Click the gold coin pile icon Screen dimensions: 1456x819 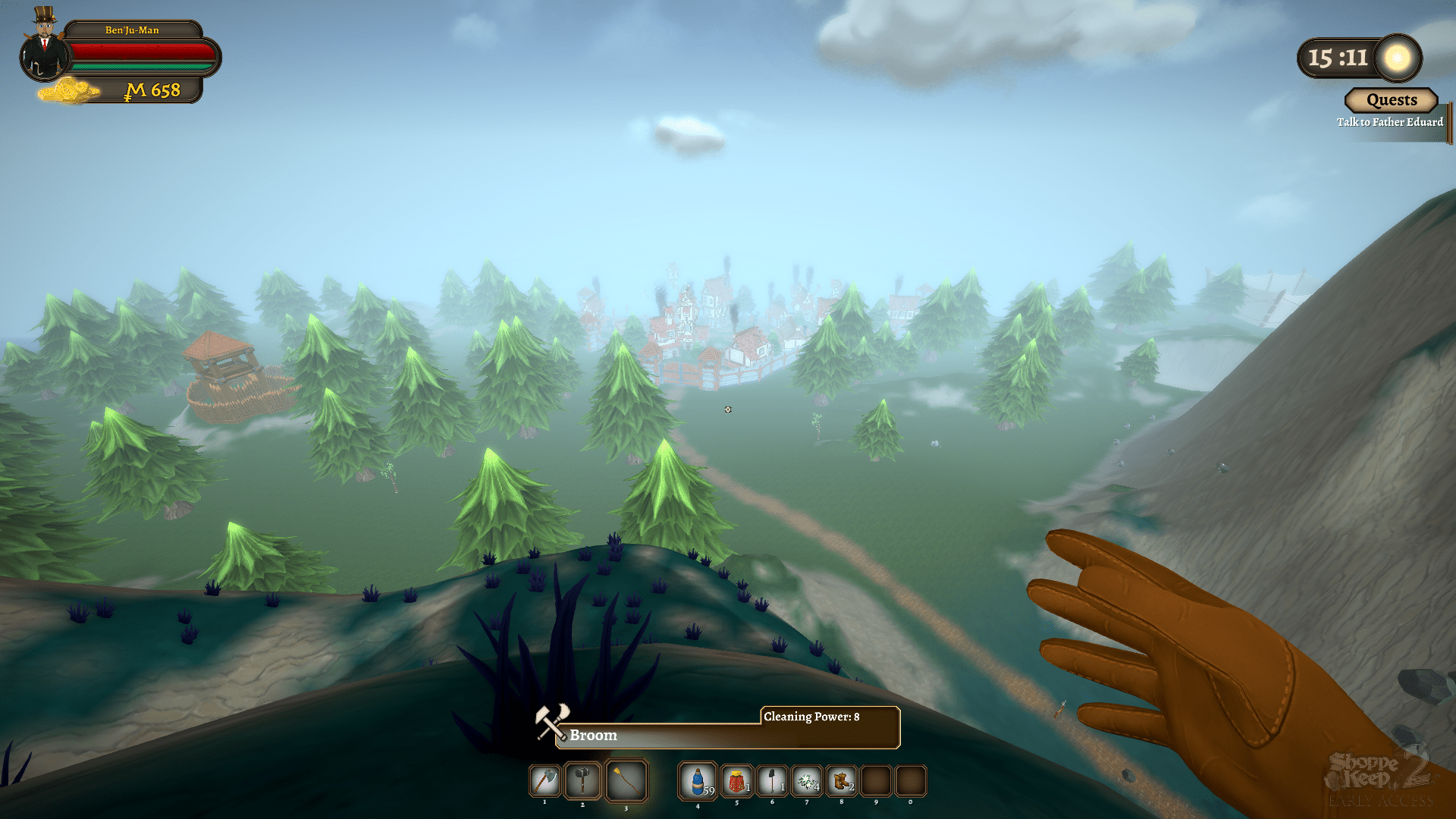68,91
